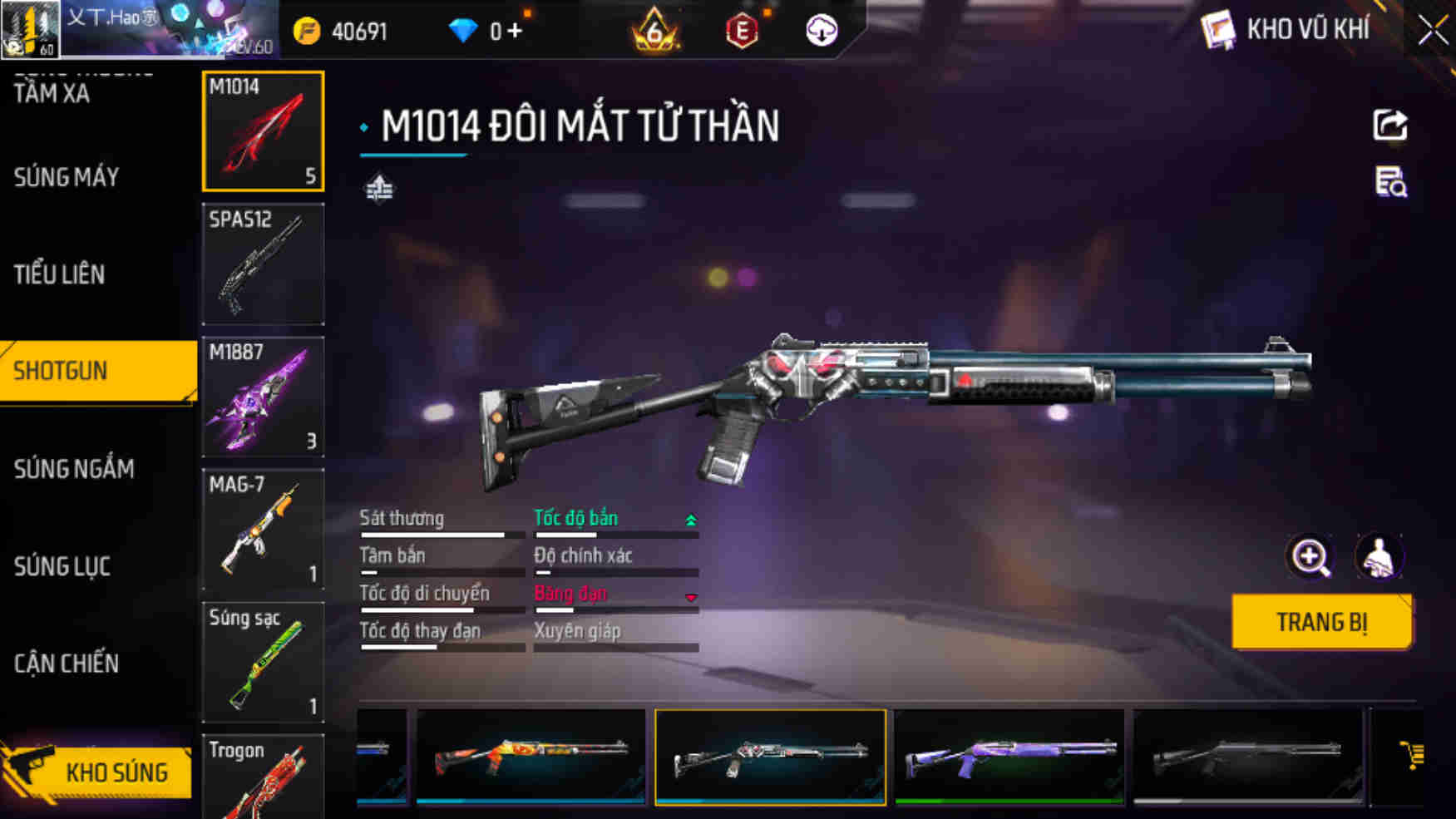Open the SÚNG MÁY category
Screen dimensions: 1456x819
67,177
